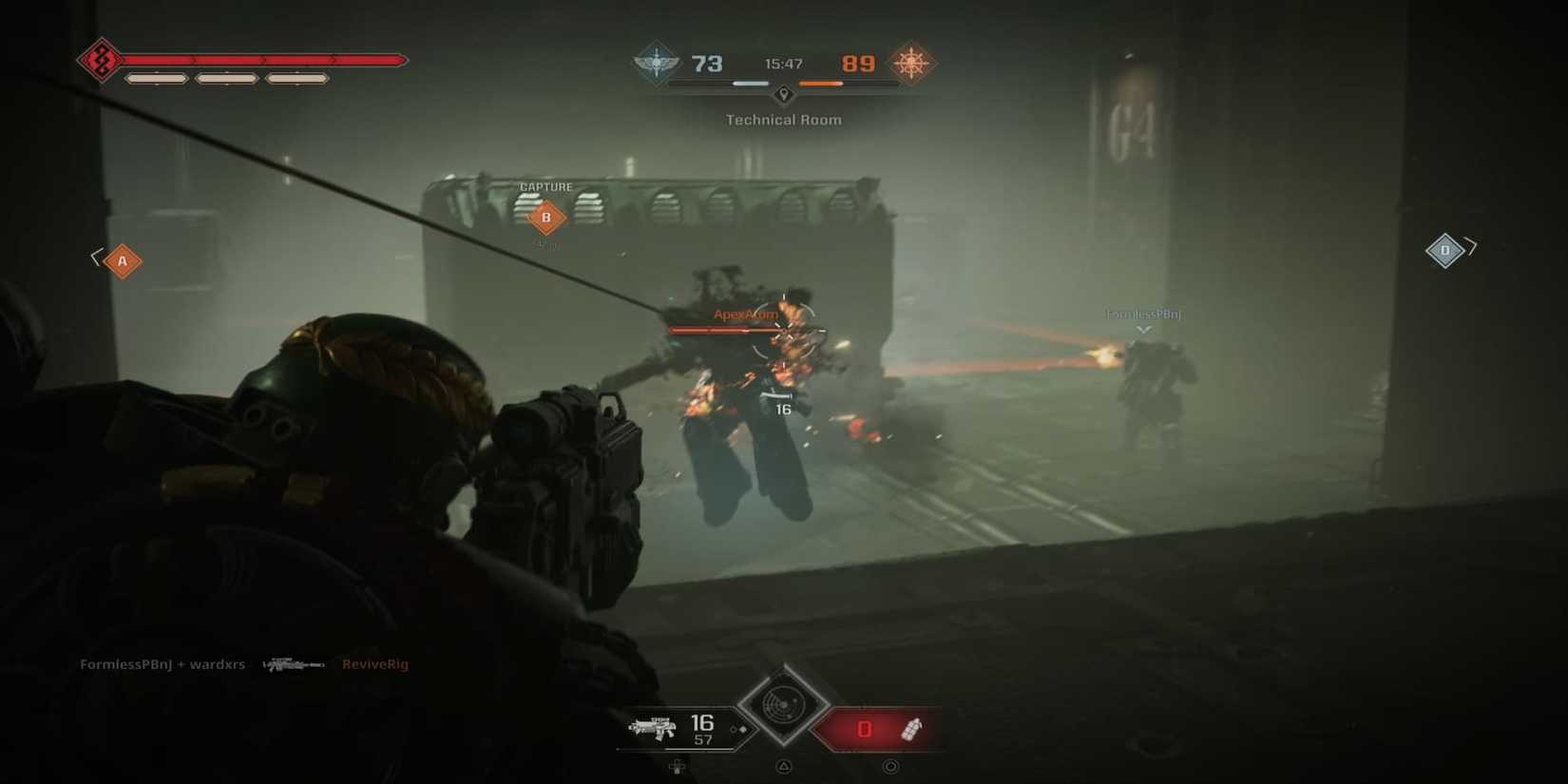
Task: Select the Loyalist faction emblem on scoreboard
Action: (x=657, y=65)
